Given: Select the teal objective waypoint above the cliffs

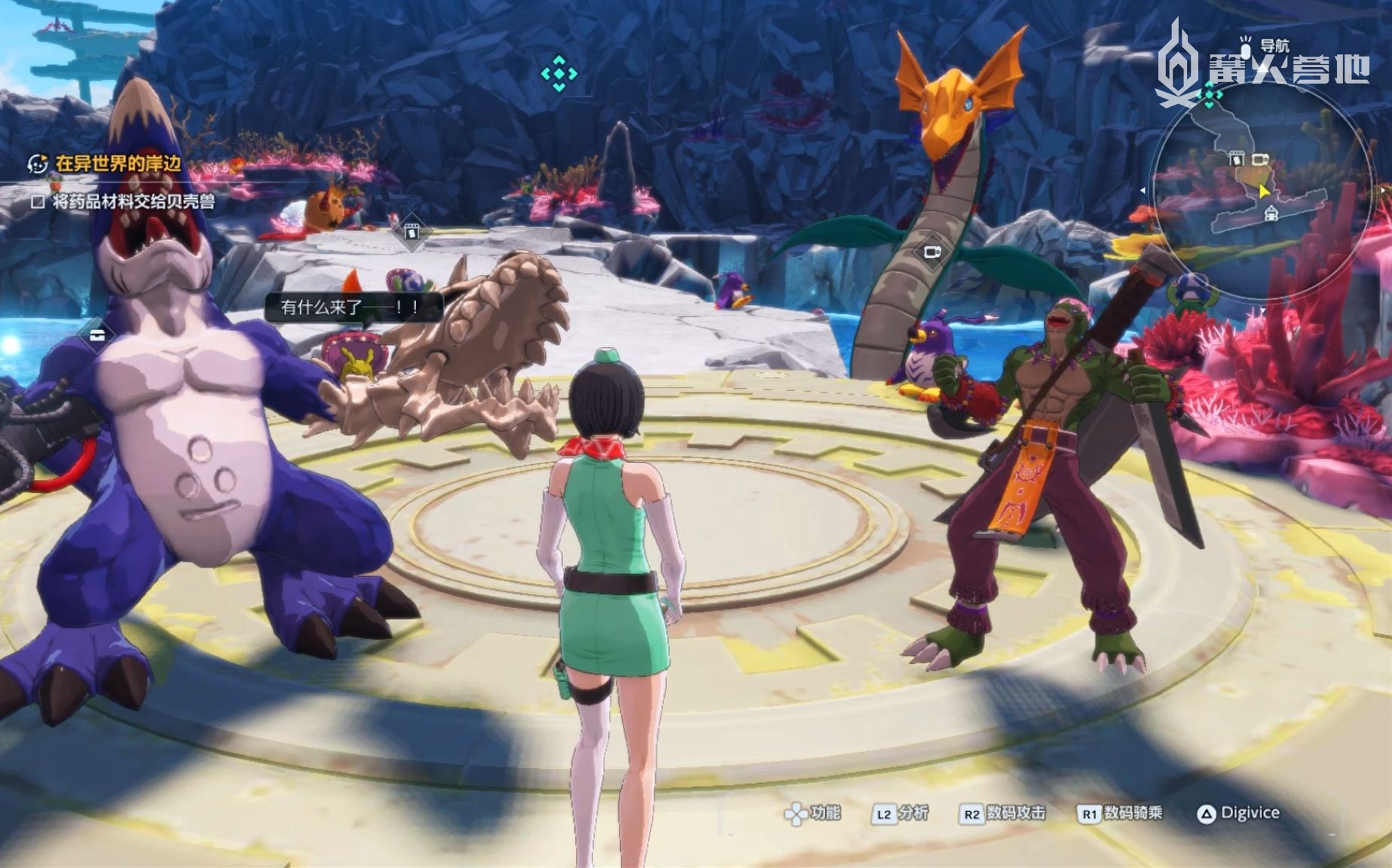Looking at the screenshot, I should 558,74.
